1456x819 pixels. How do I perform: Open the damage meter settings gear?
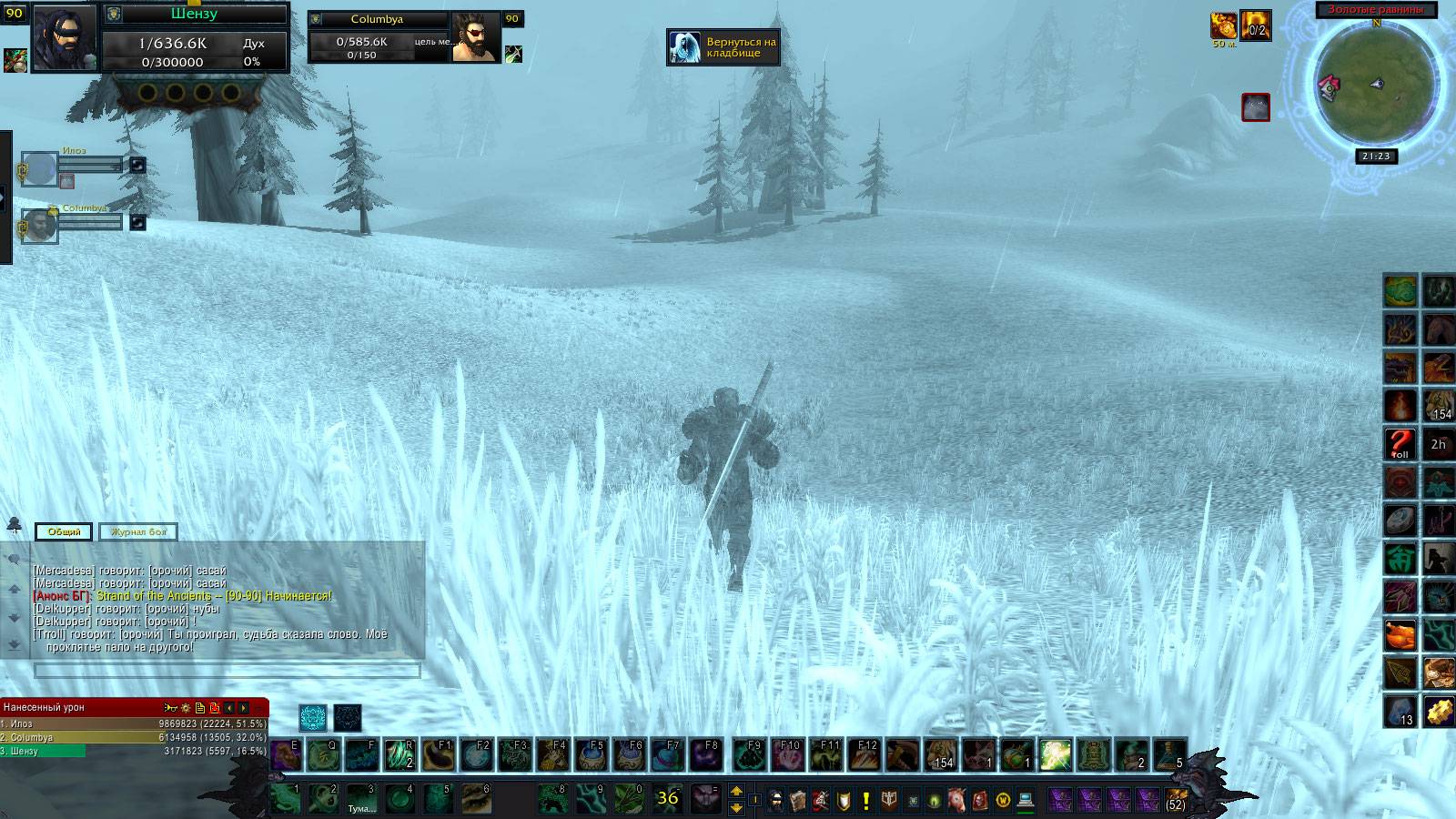click(x=185, y=707)
